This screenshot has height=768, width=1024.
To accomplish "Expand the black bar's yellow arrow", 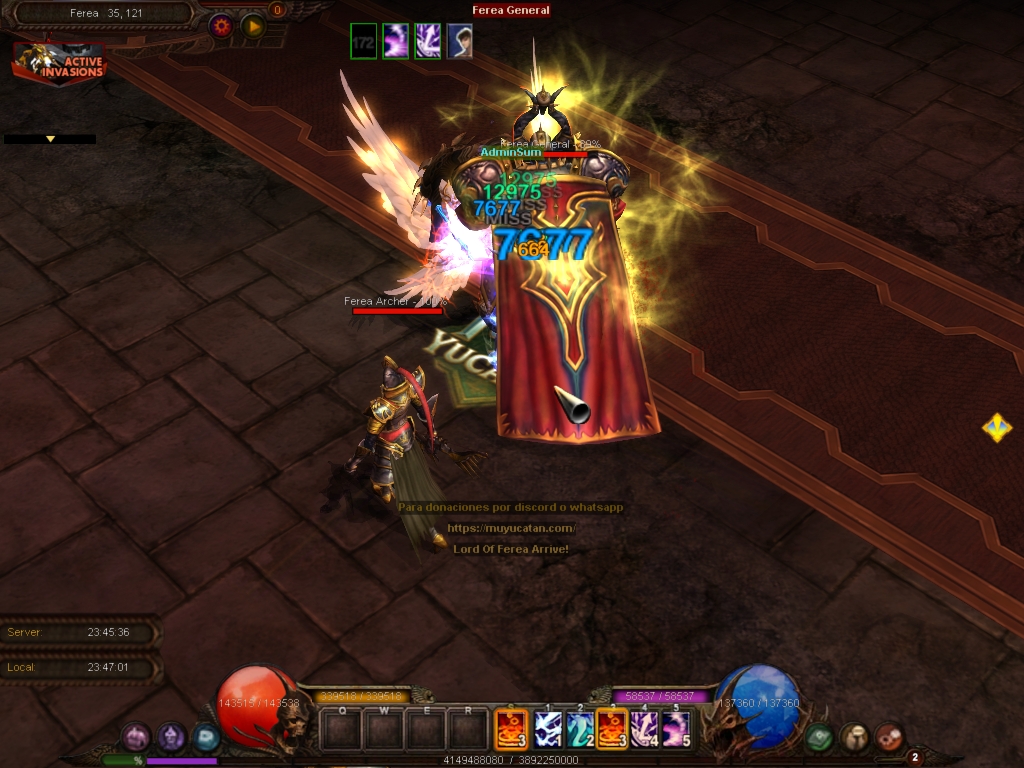I will point(50,139).
